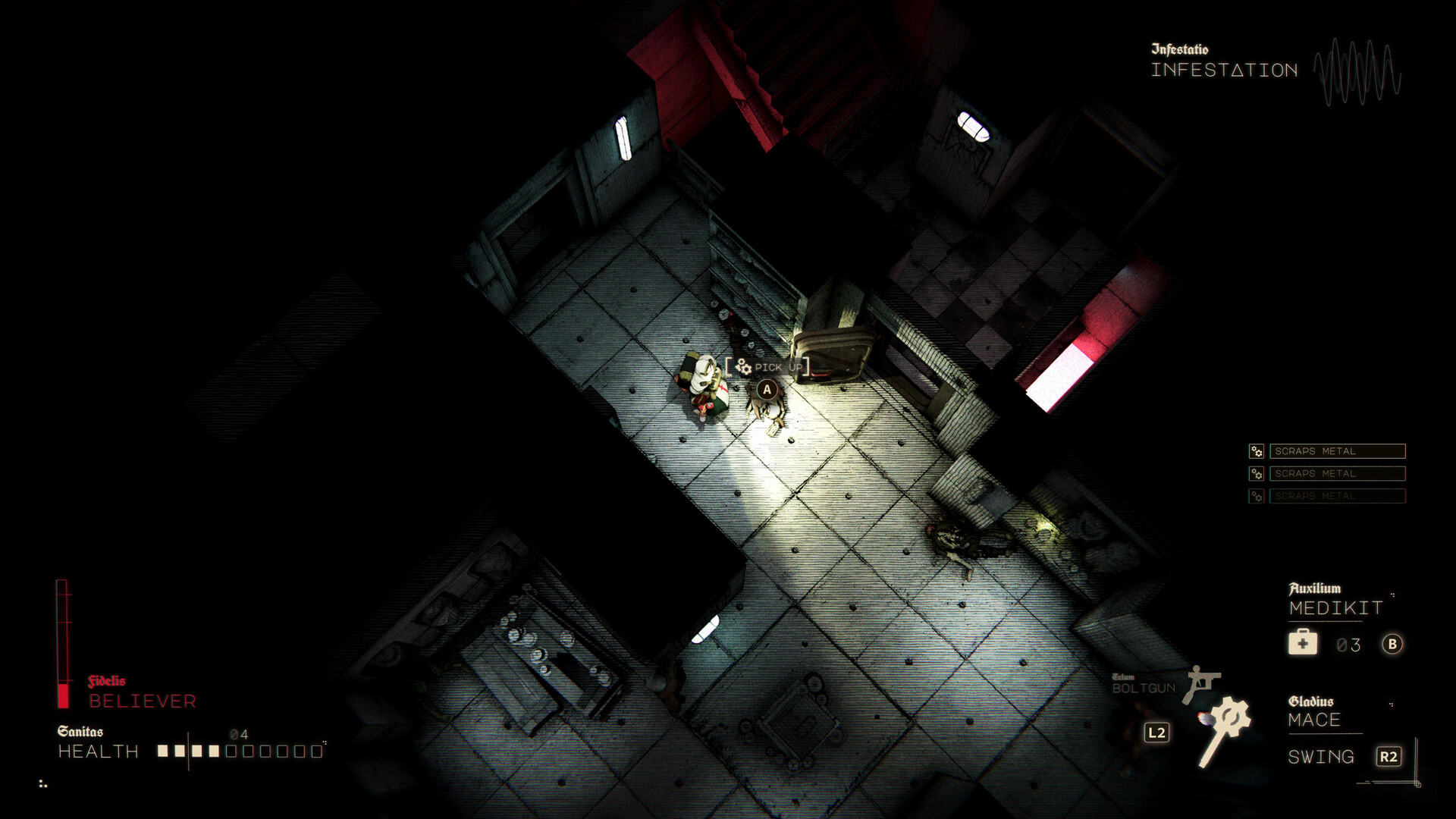Toggle the L2 trigger indicator under Boltgun
Image resolution: width=1456 pixels, height=819 pixels.
[x=1158, y=733]
